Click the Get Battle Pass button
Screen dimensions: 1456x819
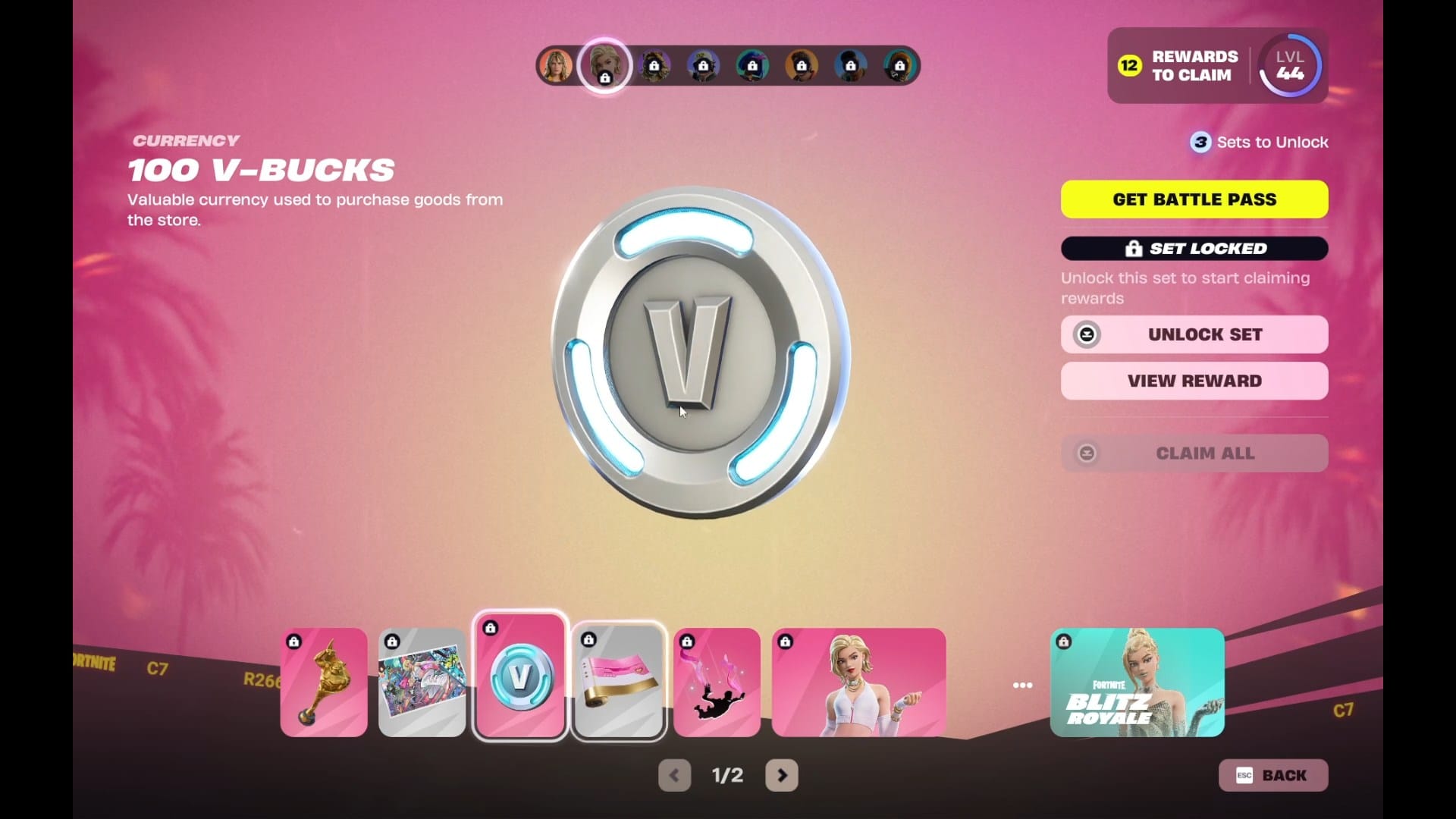(1194, 199)
